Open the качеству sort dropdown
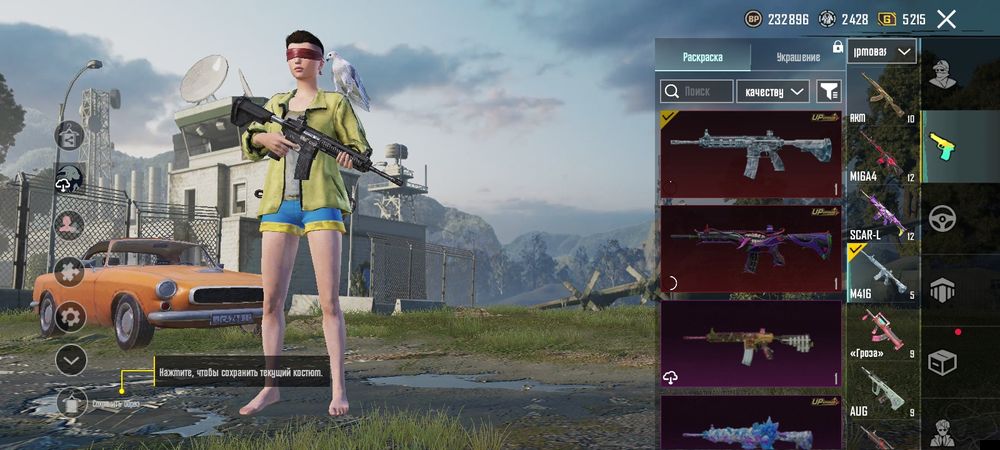1000x450 pixels. tap(773, 91)
